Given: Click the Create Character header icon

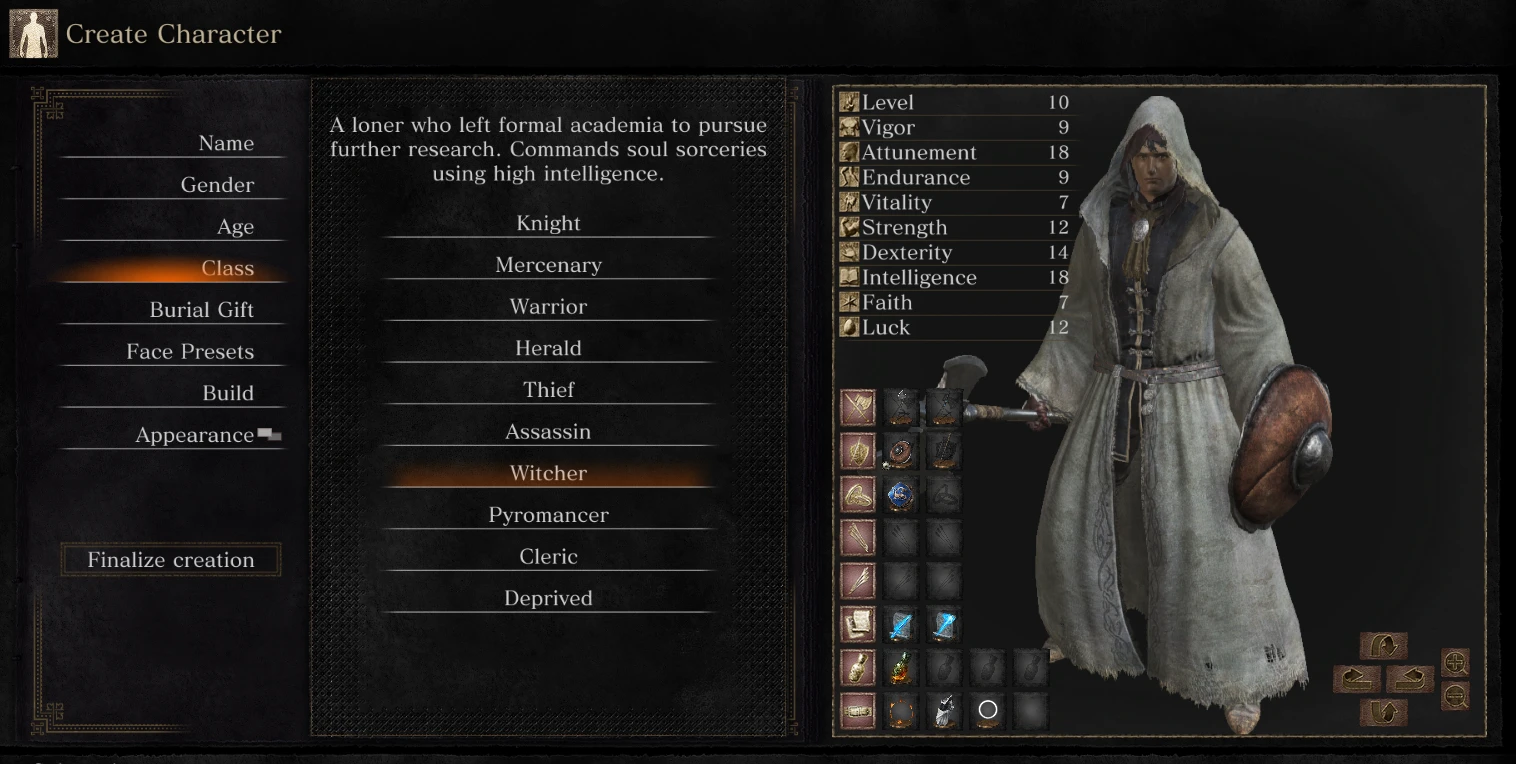Looking at the screenshot, I should pos(33,33).
